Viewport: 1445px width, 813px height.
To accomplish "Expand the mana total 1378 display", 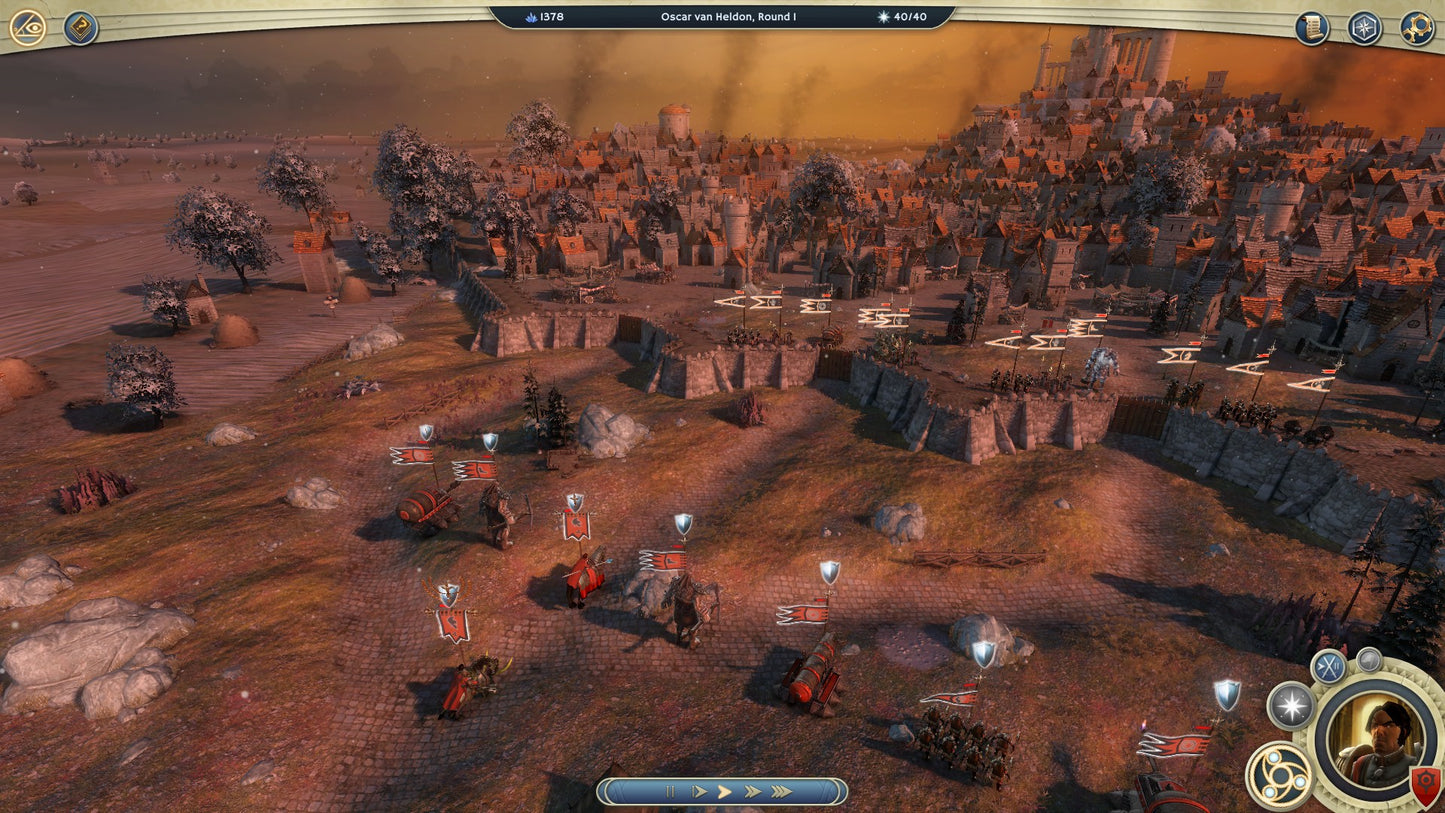I will point(546,16).
